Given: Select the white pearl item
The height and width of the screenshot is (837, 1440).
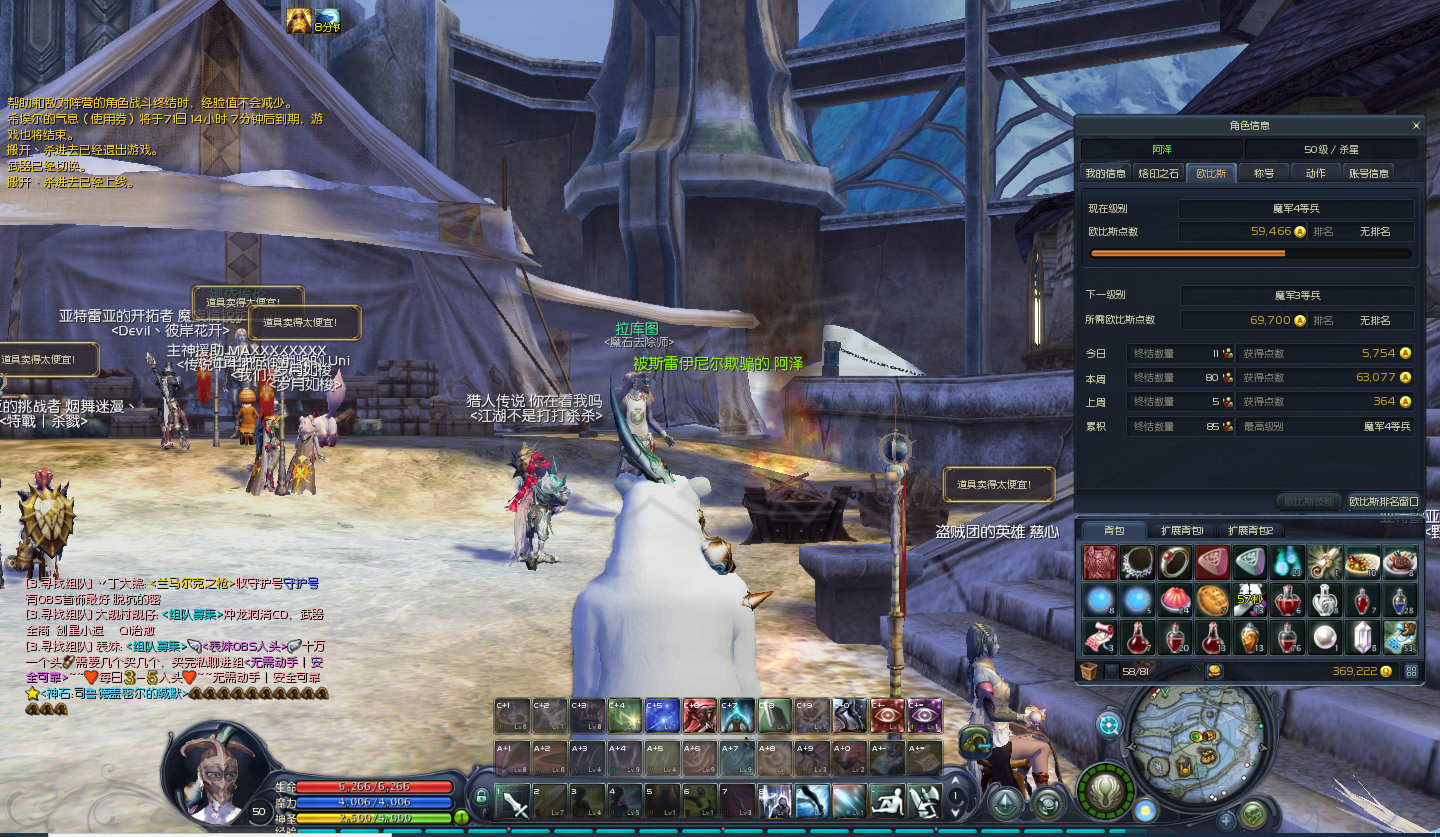Looking at the screenshot, I should [x=1325, y=637].
